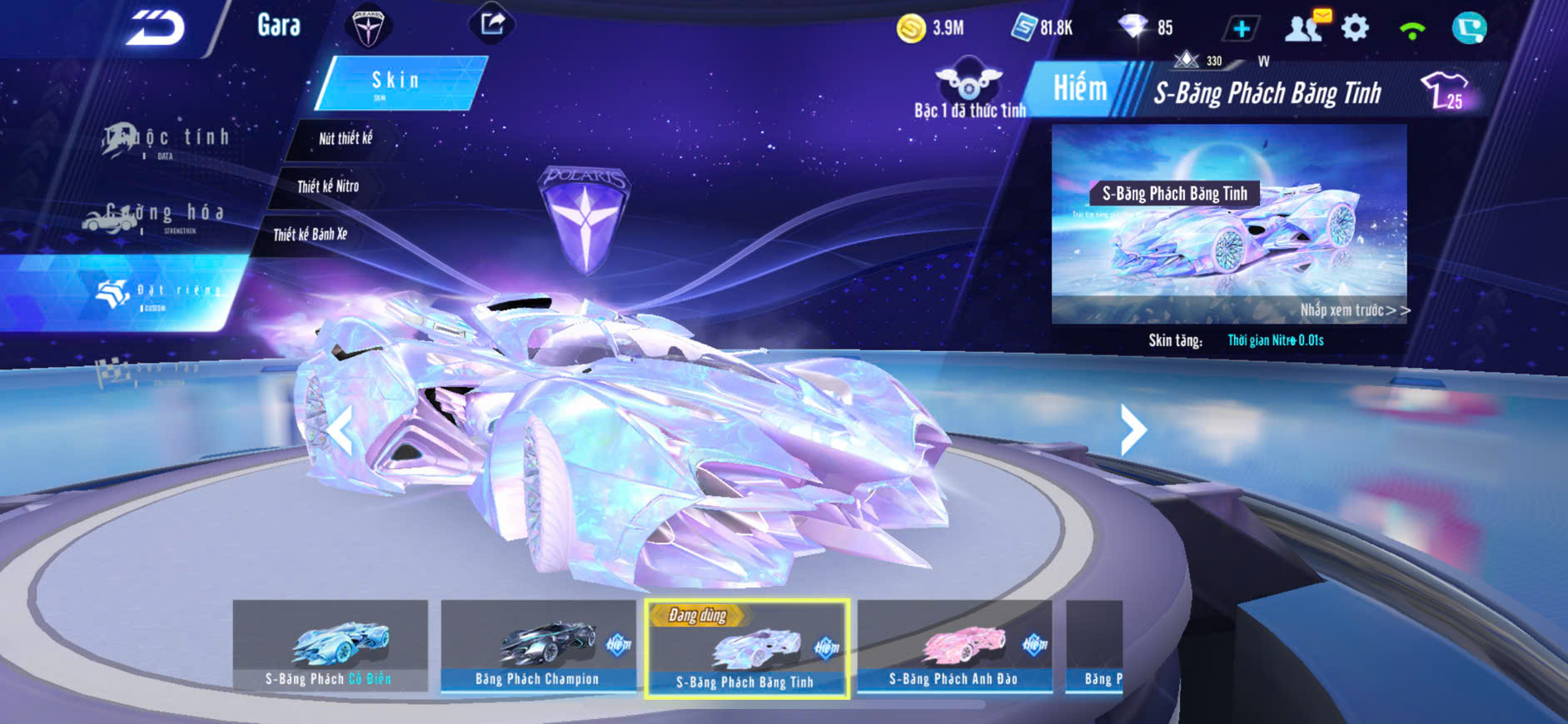Open the shirt icon showing 25
The image size is (1568, 724).
pyautogui.click(x=1445, y=91)
